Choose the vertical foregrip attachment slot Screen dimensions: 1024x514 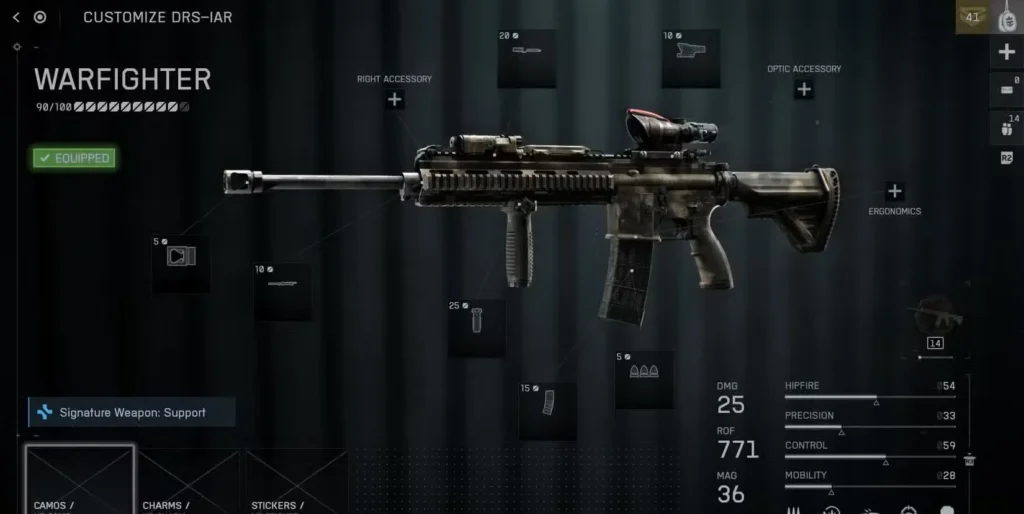tap(476, 328)
